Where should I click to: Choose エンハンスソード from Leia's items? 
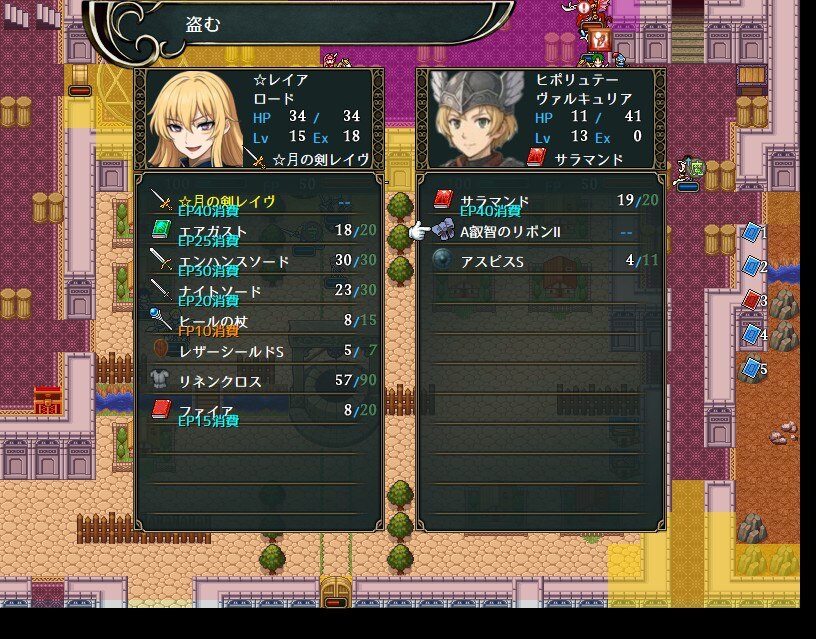point(258,261)
